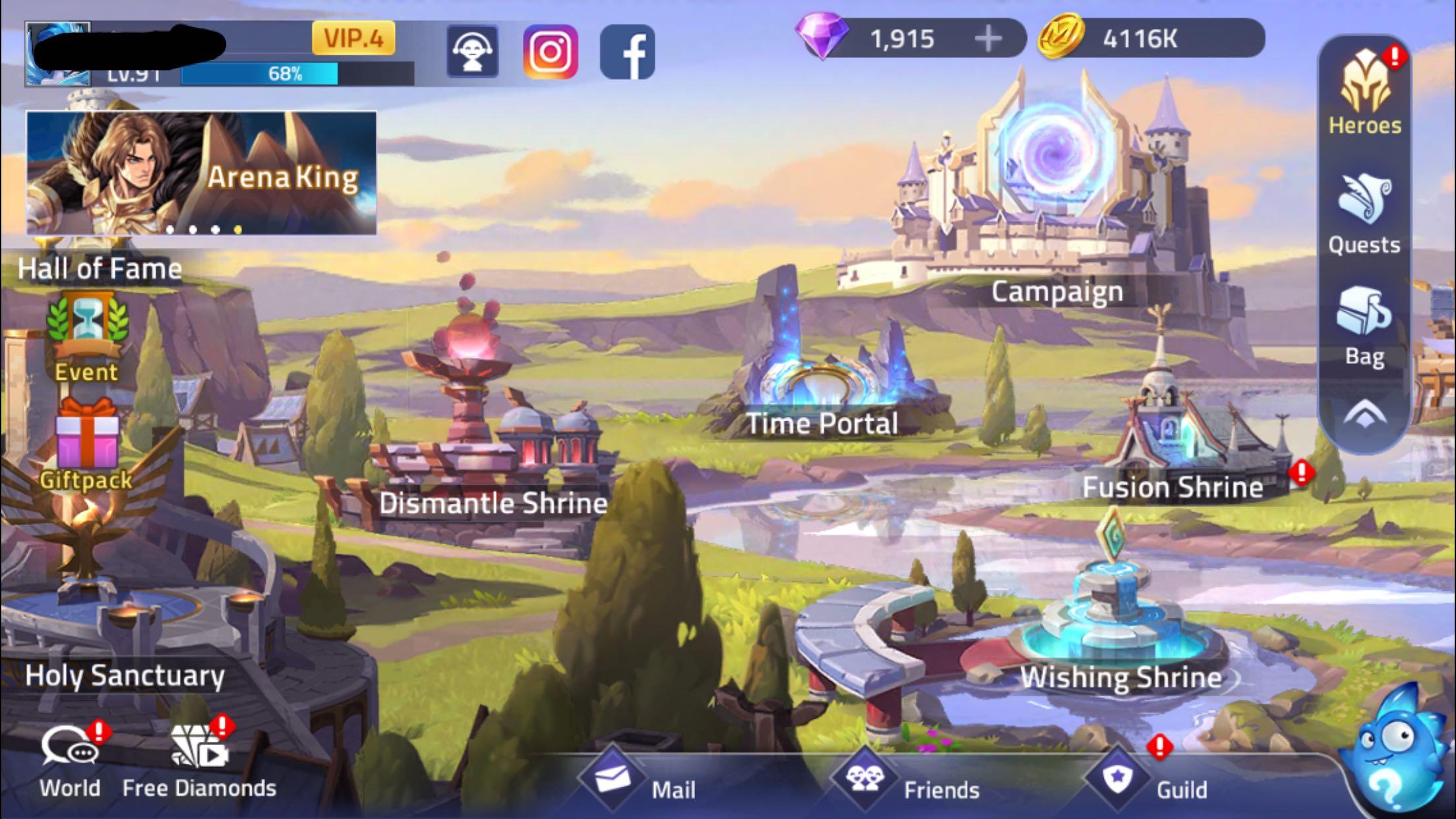Open the Friends list

(907, 783)
